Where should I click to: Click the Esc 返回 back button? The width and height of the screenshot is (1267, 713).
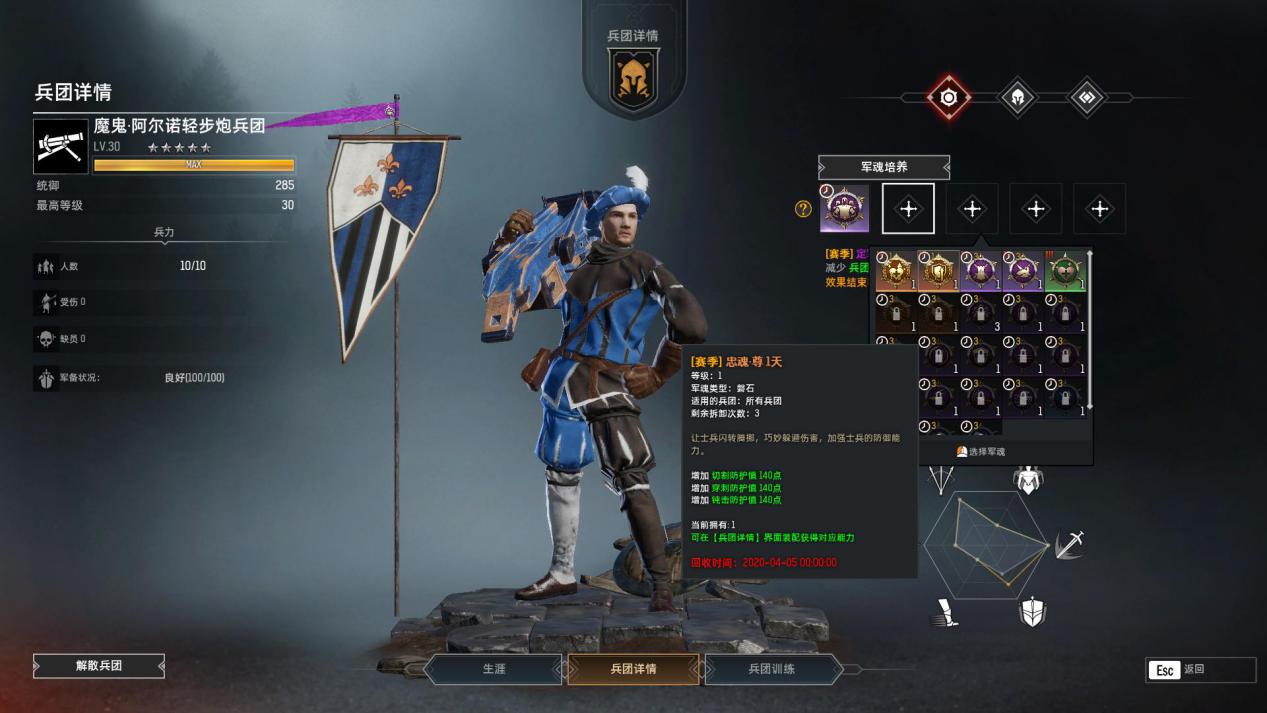(x=1200, y=670)
